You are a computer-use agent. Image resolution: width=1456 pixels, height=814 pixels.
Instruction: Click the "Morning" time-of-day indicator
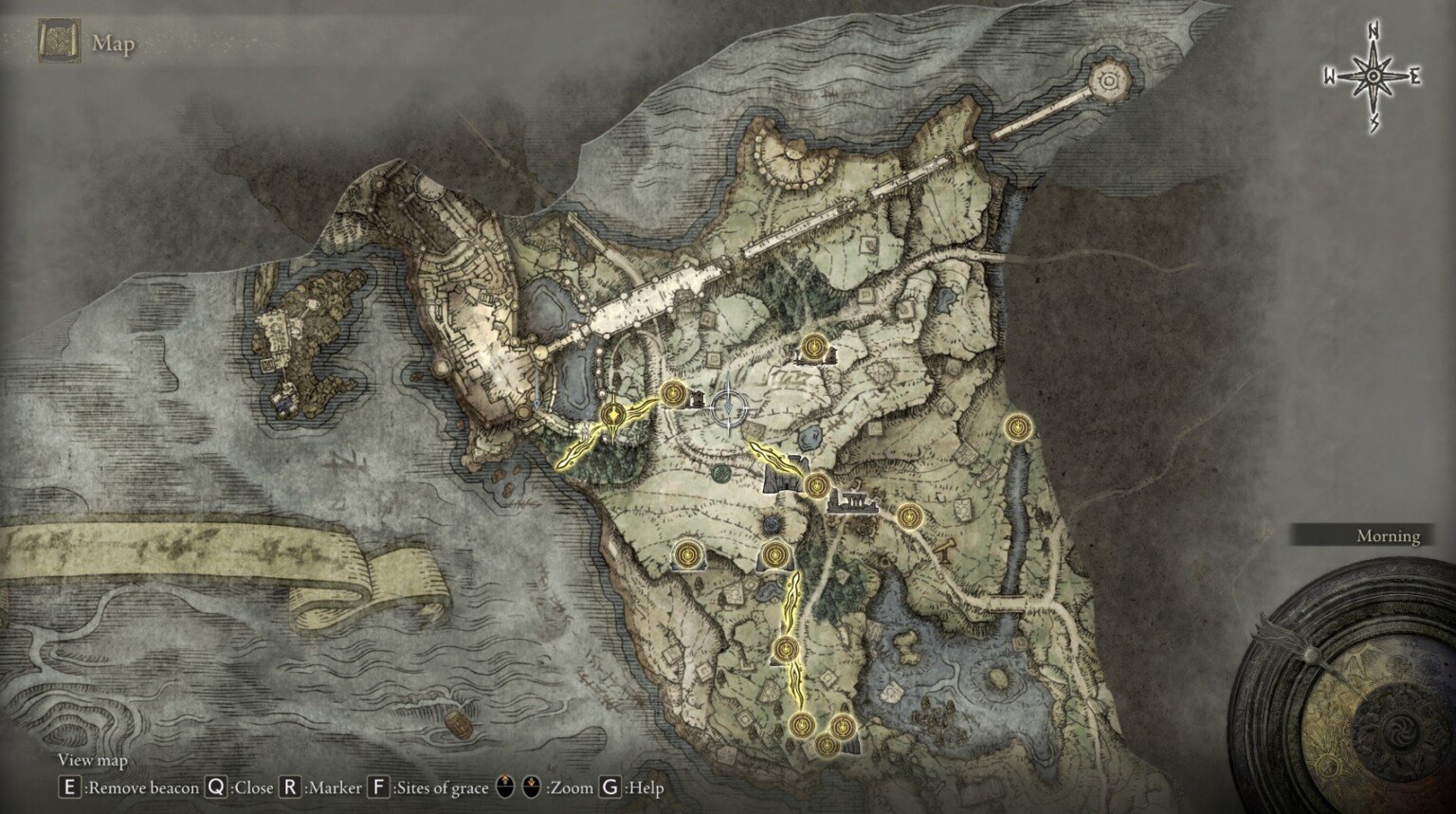1387,536
